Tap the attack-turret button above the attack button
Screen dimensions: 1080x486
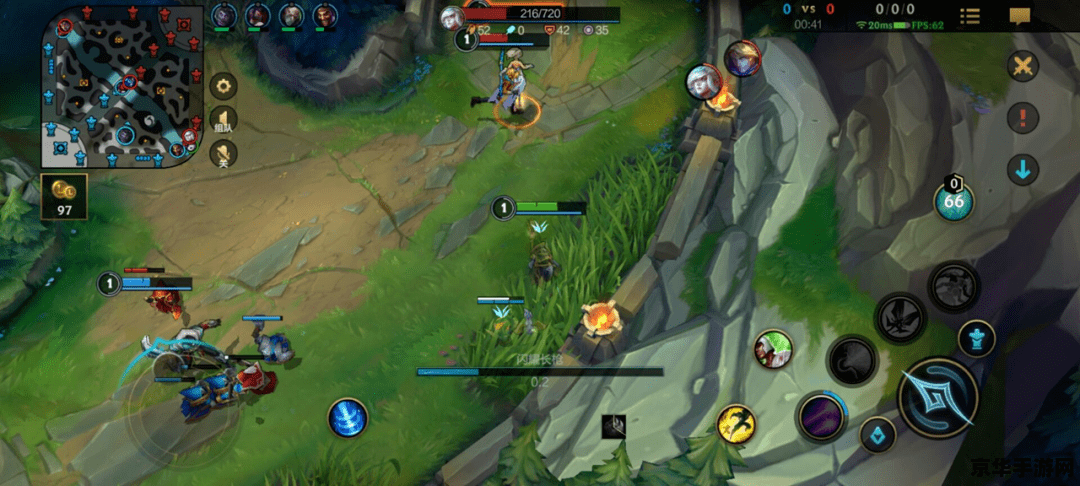(x=976, y=338)
